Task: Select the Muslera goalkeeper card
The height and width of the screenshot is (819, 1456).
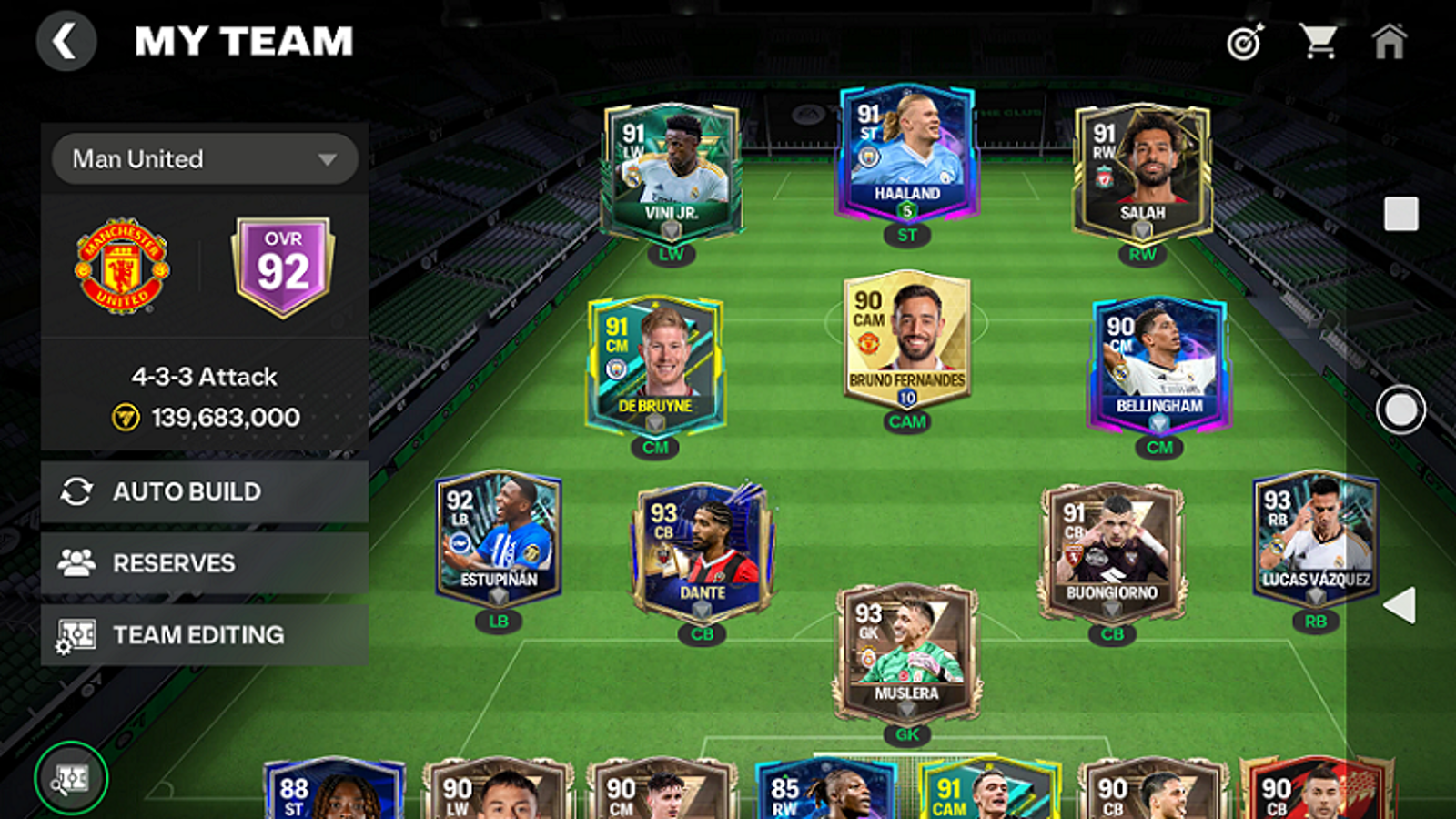Action: [907, 652]
